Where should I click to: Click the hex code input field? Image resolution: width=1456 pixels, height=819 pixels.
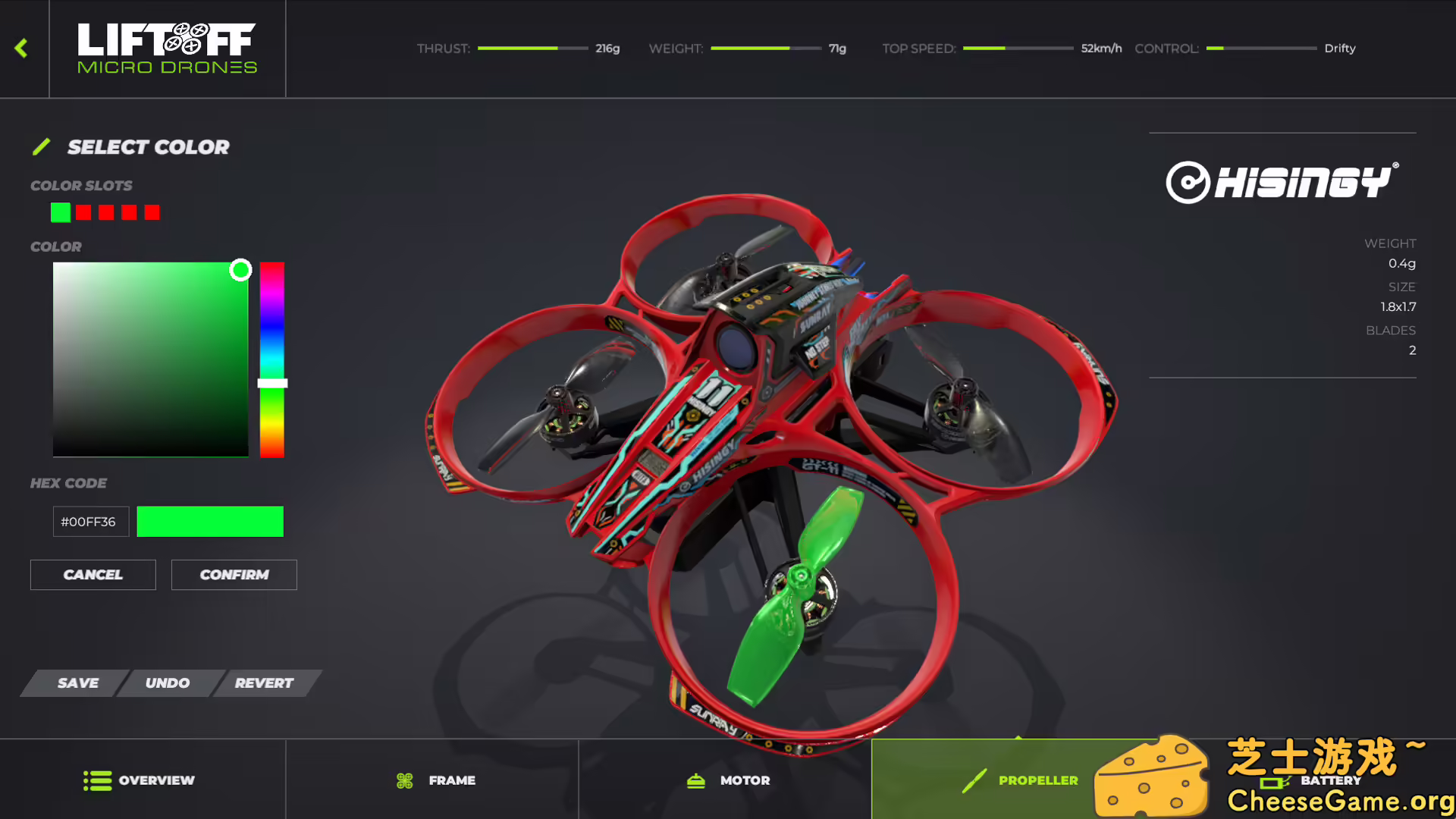90,521
